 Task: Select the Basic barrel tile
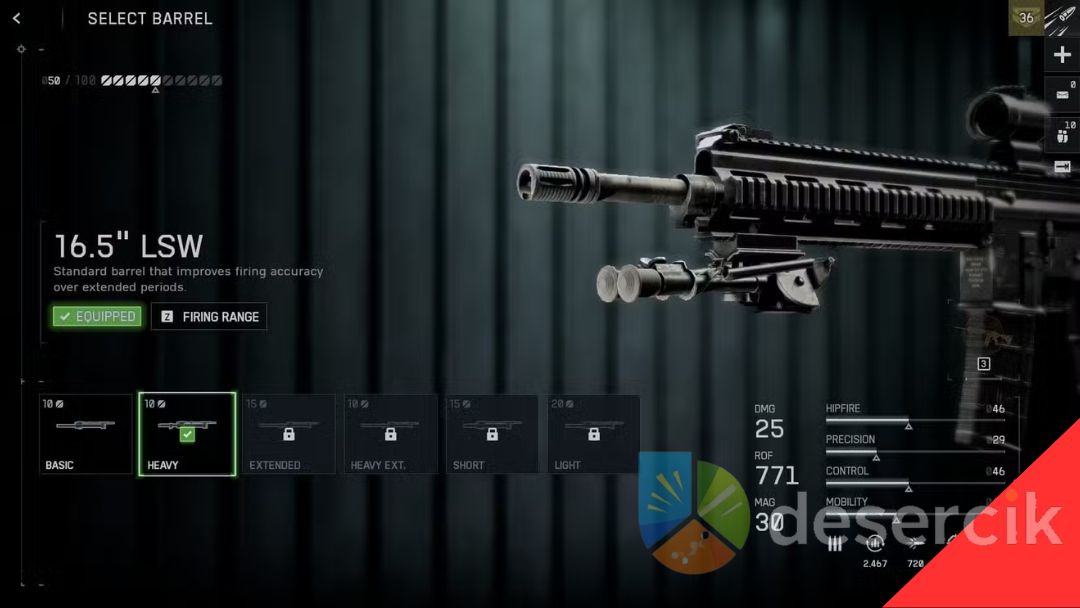[86, 434]
